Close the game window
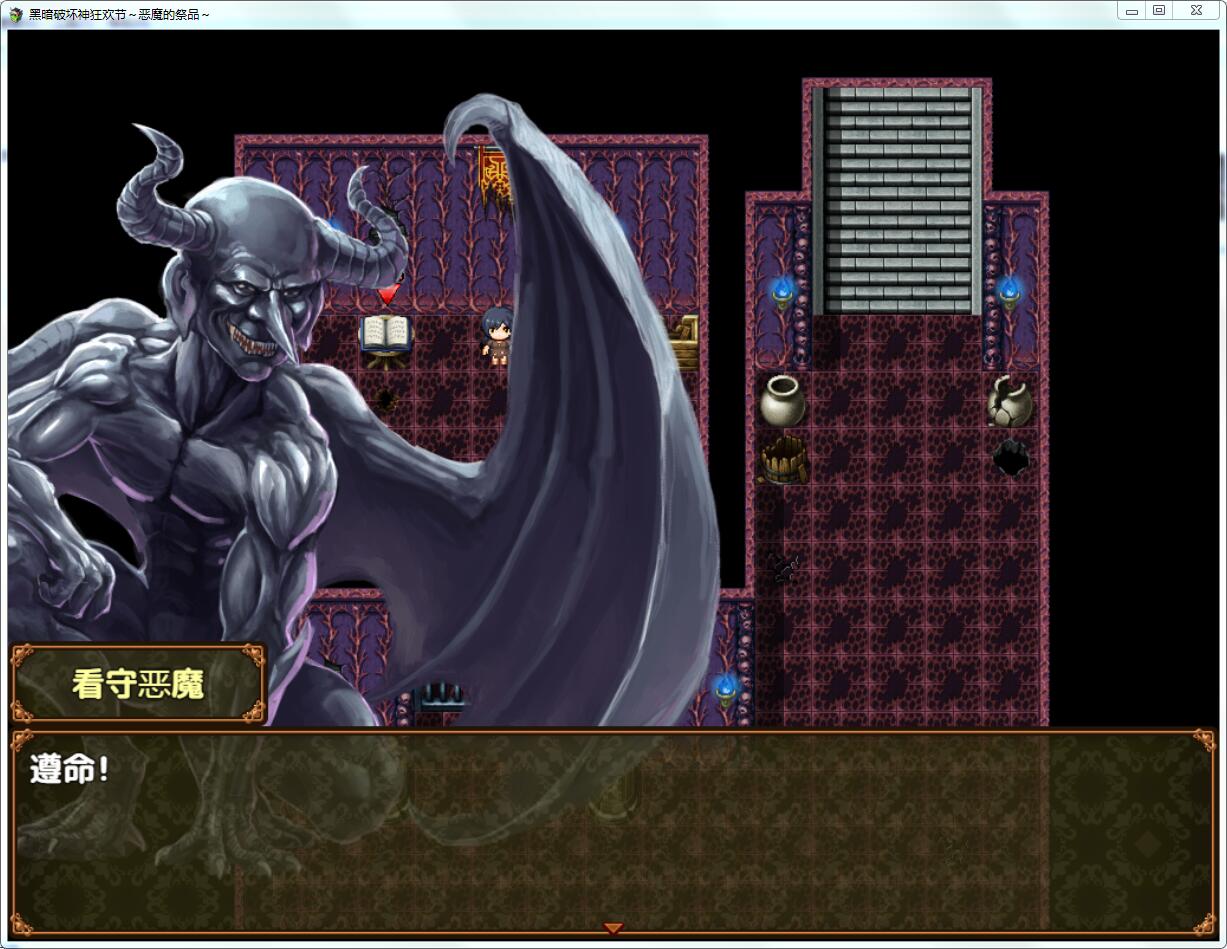Screen dimensions: 1227x949 [x=1196, y=11]
